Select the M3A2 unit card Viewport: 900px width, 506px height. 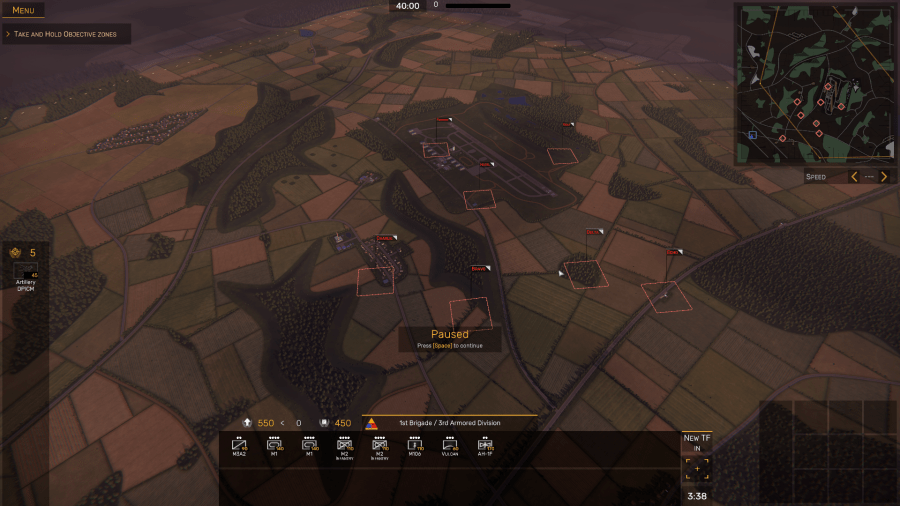(x=240, y=445)
